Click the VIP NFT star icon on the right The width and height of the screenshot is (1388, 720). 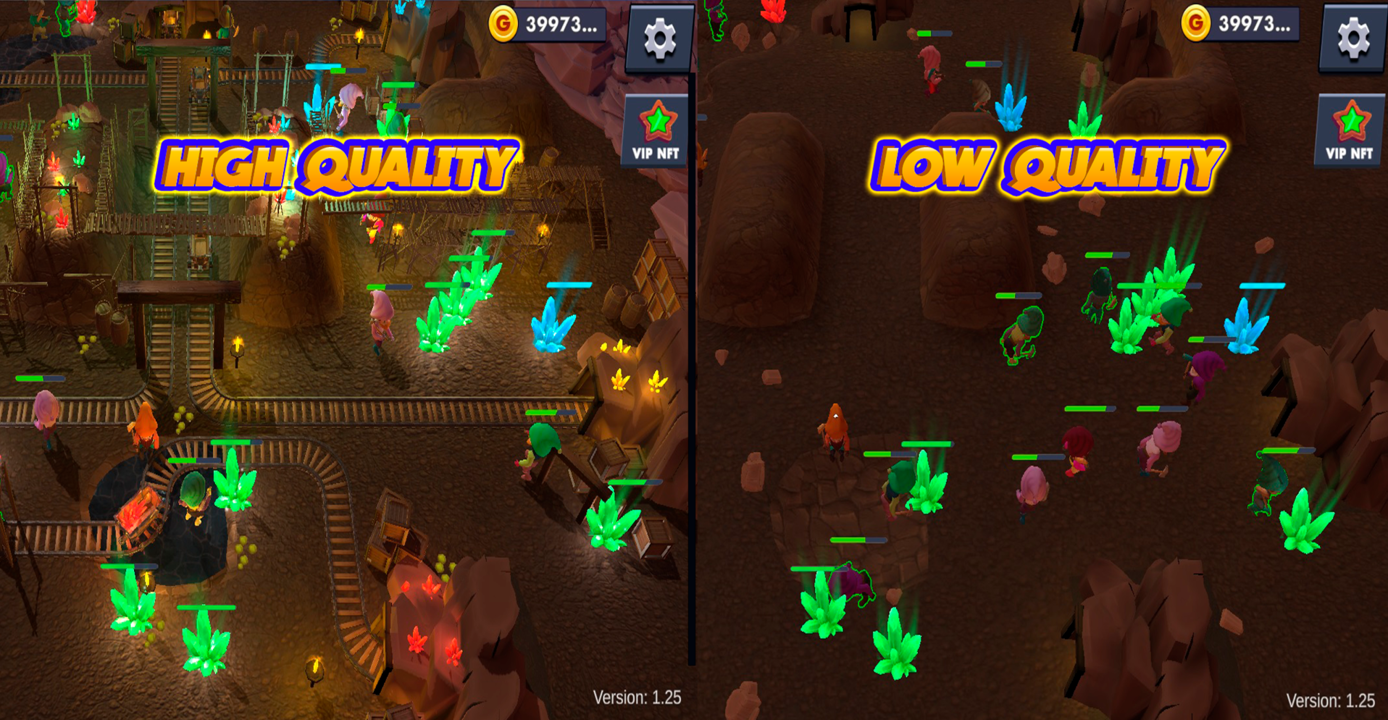[x=1351, y=118]
